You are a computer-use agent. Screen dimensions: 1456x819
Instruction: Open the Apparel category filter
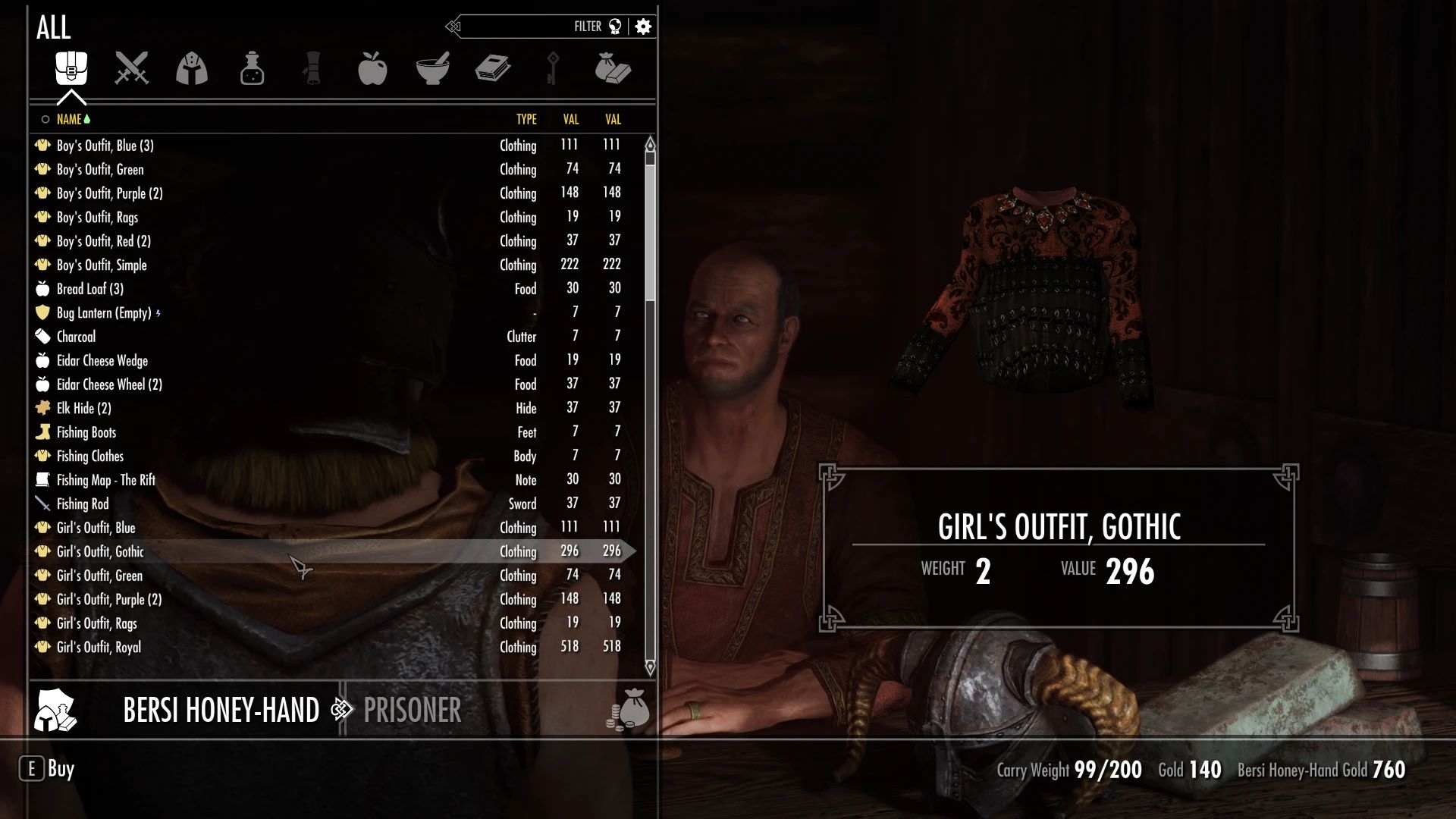tap(192, 68)
